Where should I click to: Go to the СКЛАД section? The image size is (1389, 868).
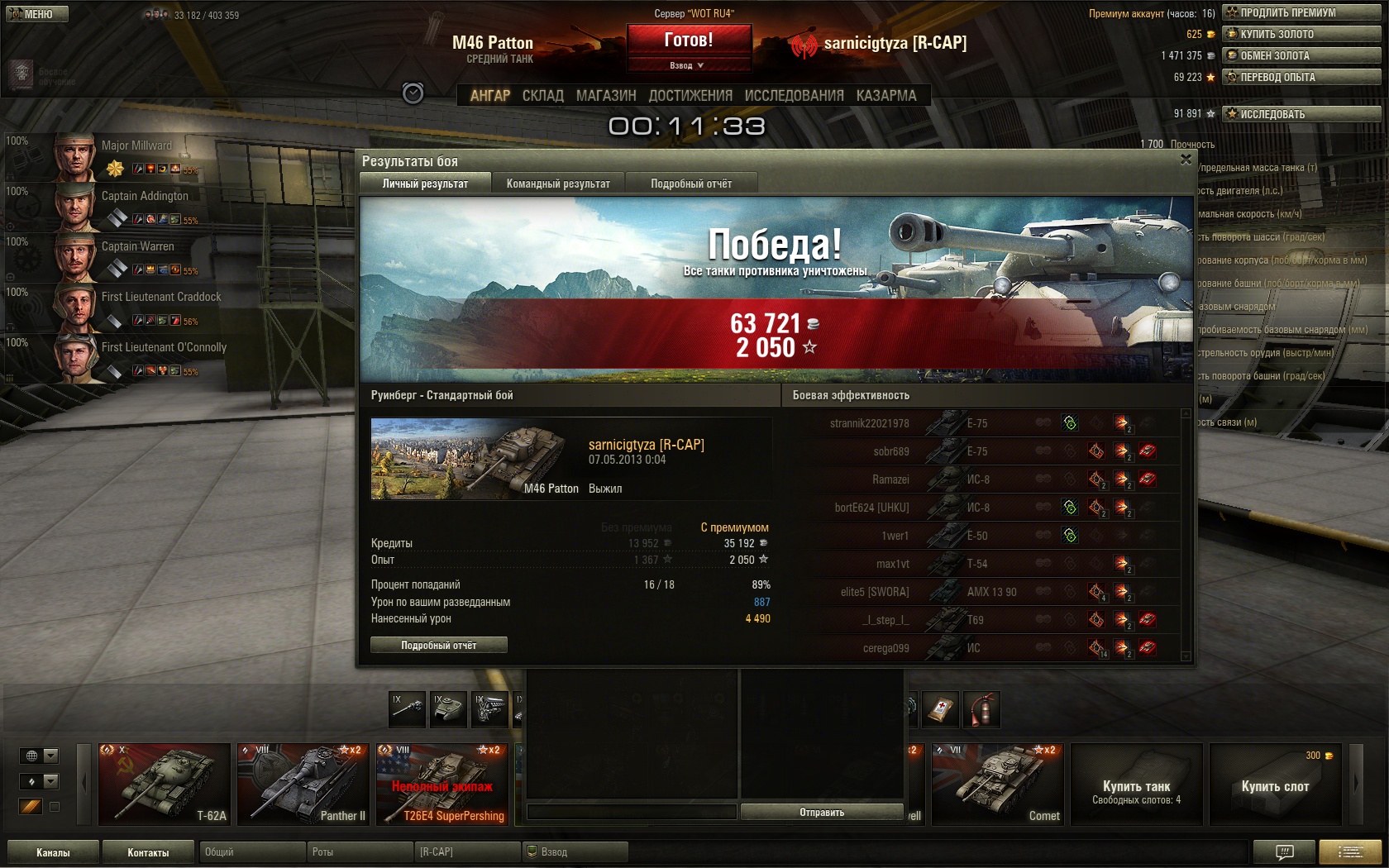pyautogui.click(x=542, y=96)
